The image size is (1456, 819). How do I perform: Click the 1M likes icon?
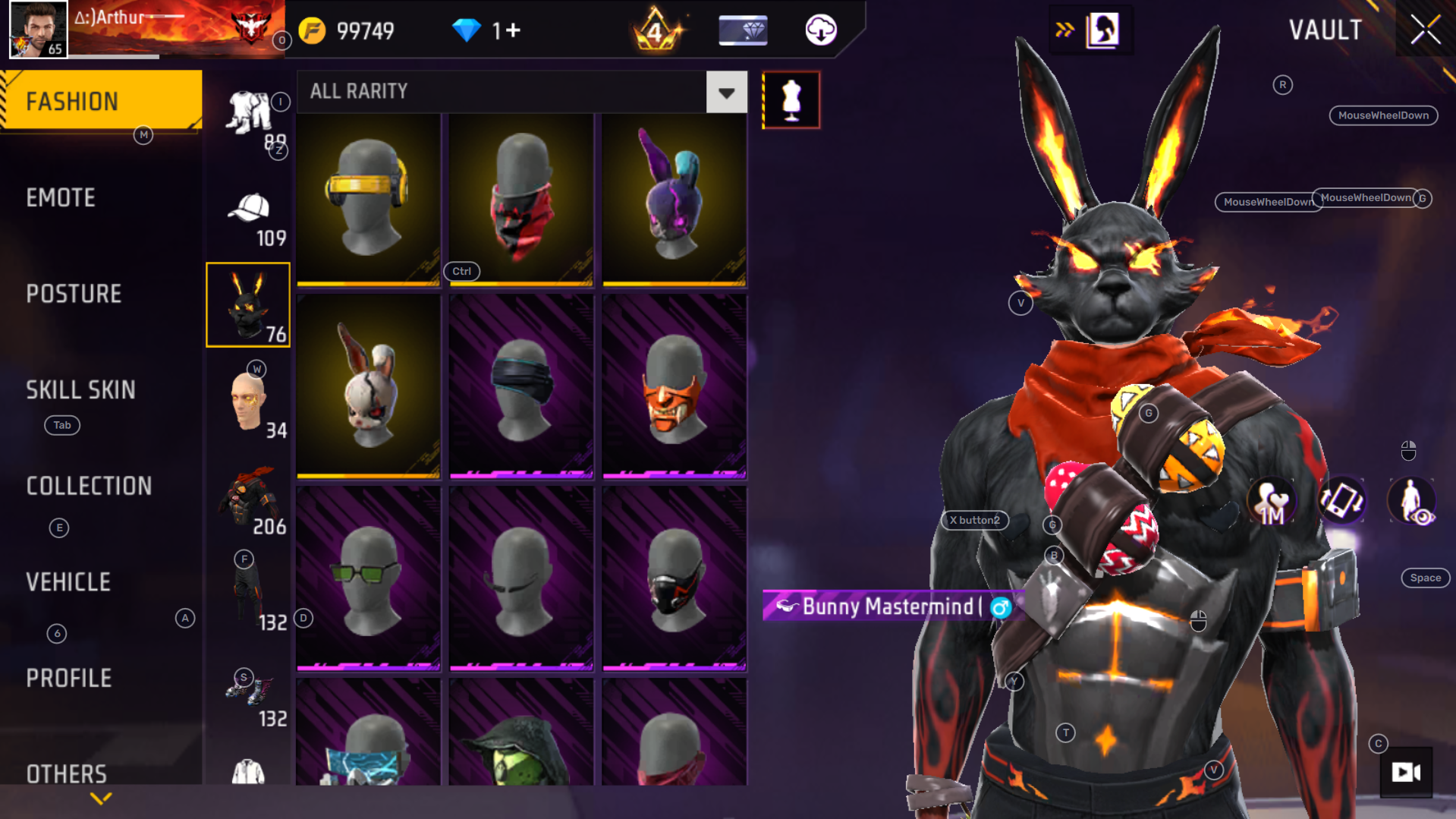tap(1271, 501)
